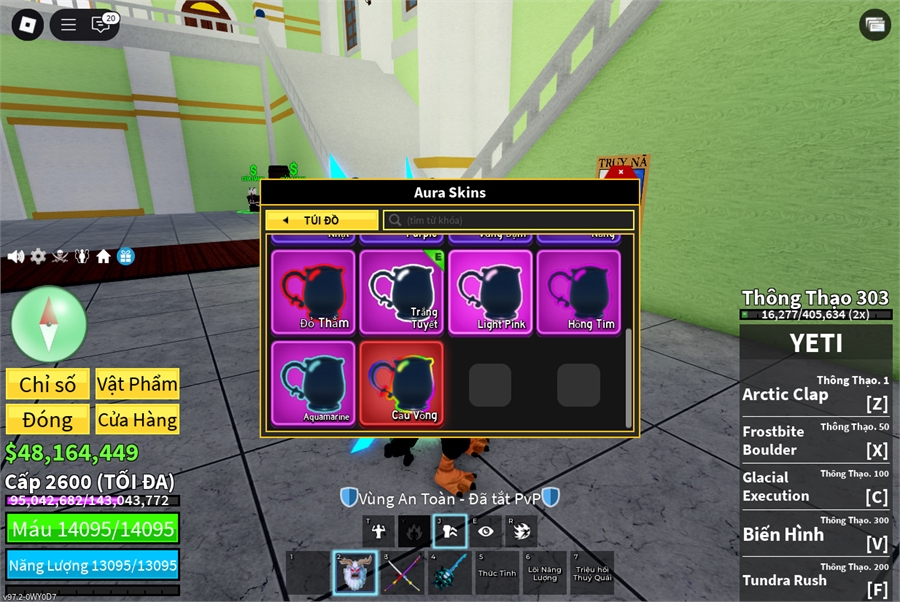Open the Chỉ số stats panel
Image resolution: width=900 pixels, height=602 pixels.
point(47,385)
